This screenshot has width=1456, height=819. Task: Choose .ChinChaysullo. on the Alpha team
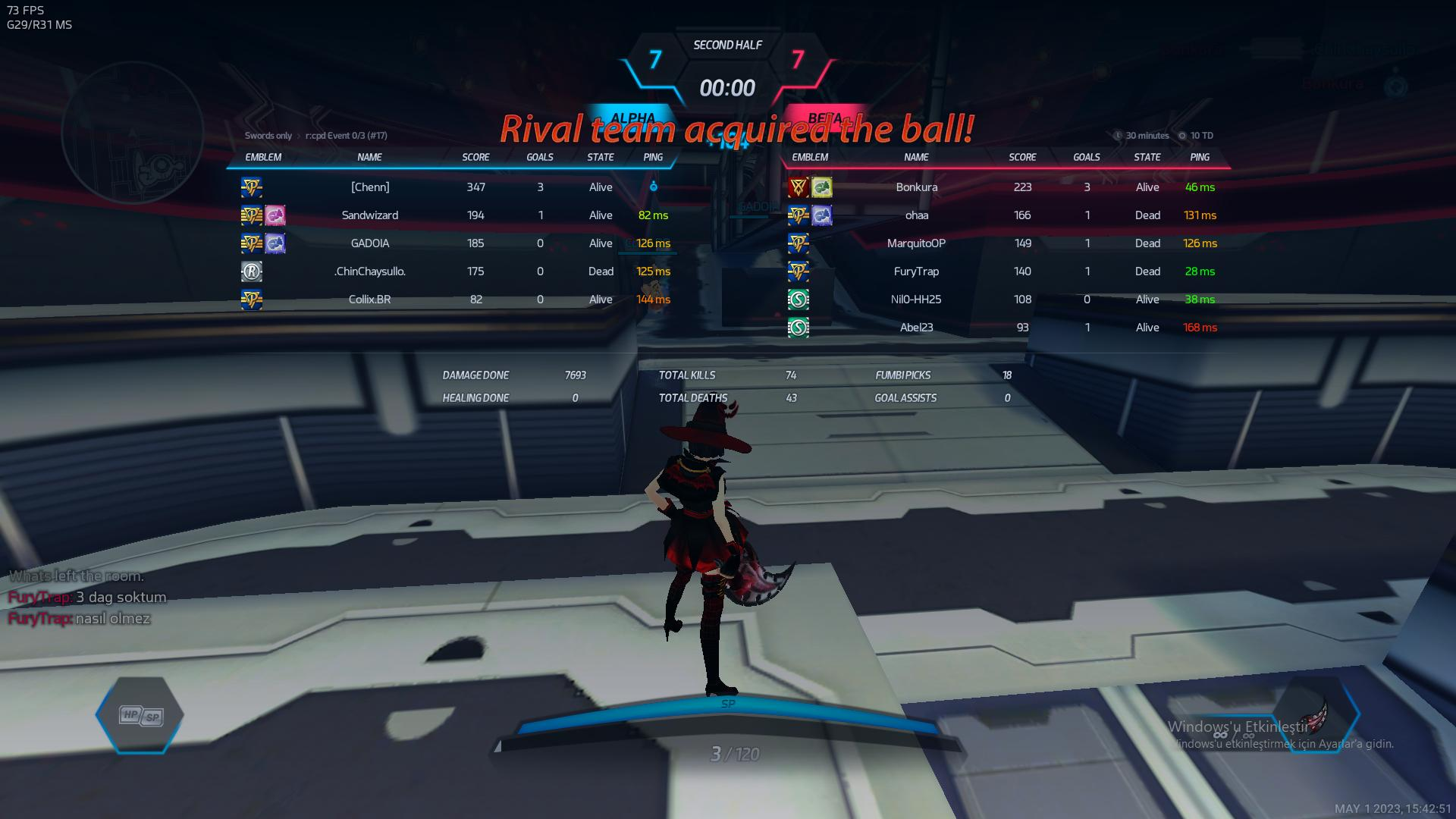(370, 271)
